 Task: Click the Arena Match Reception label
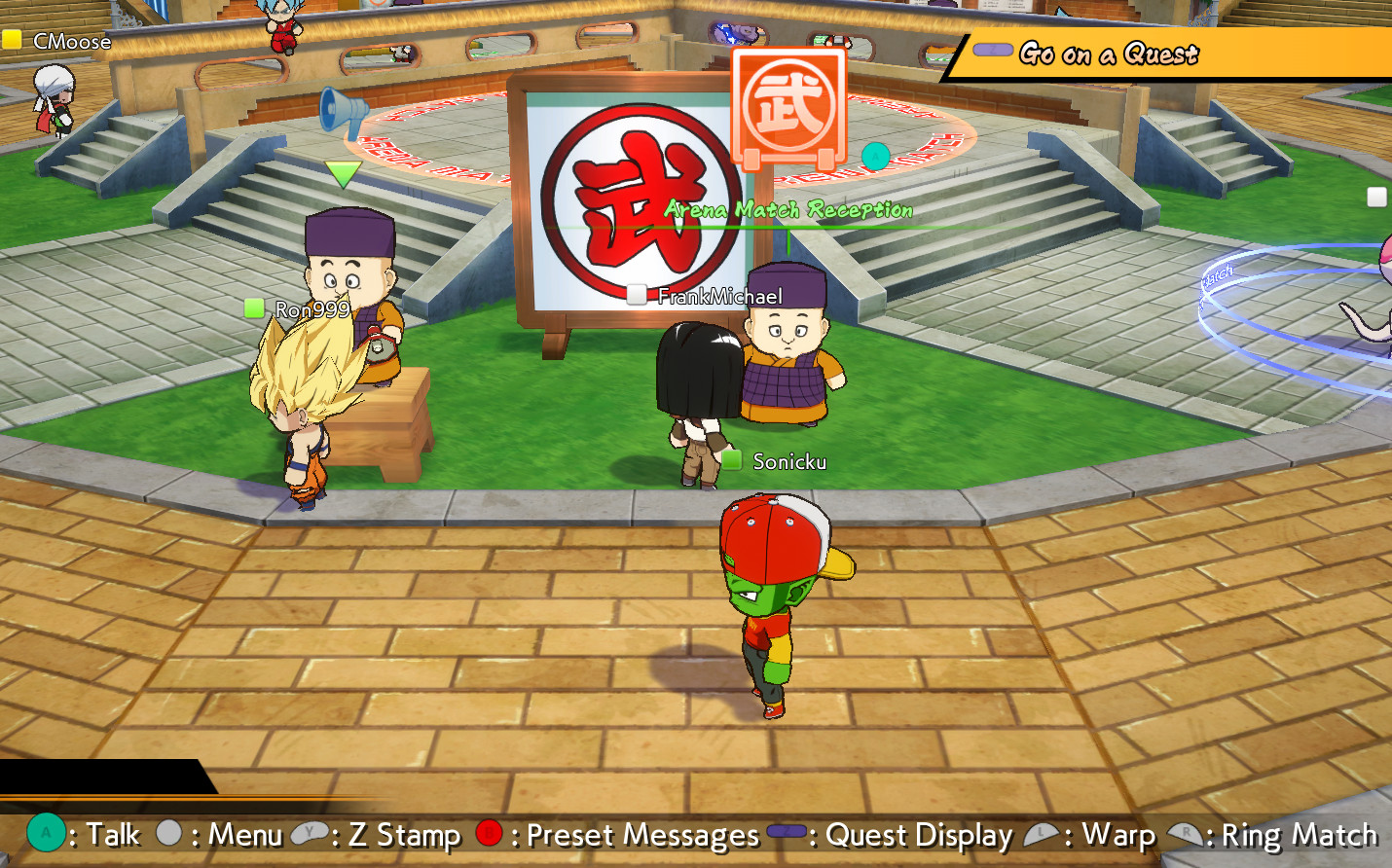point(788,209)
